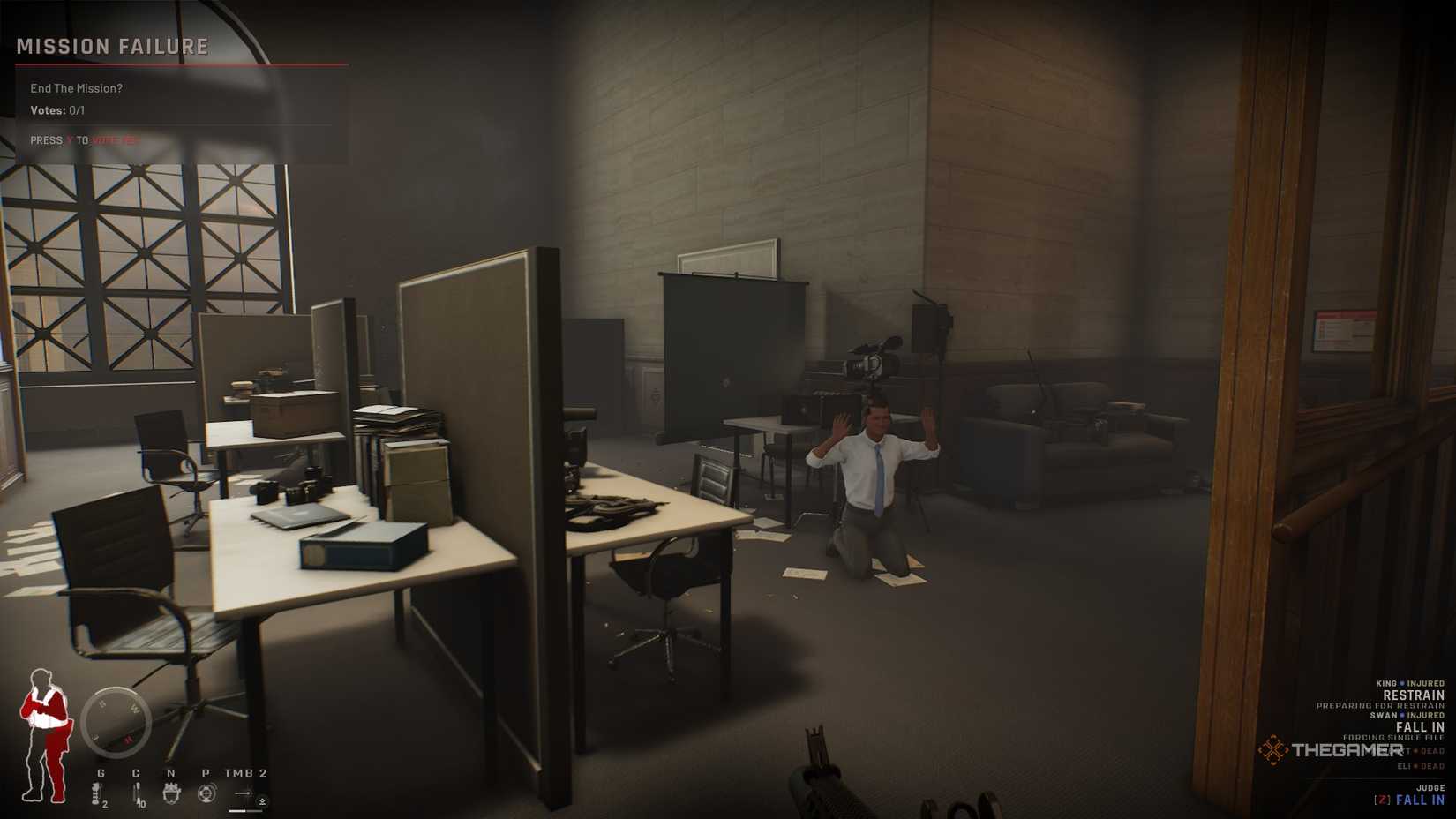Click the TMB 2 ammo progress bar
1456x819 pixels.
244,810
